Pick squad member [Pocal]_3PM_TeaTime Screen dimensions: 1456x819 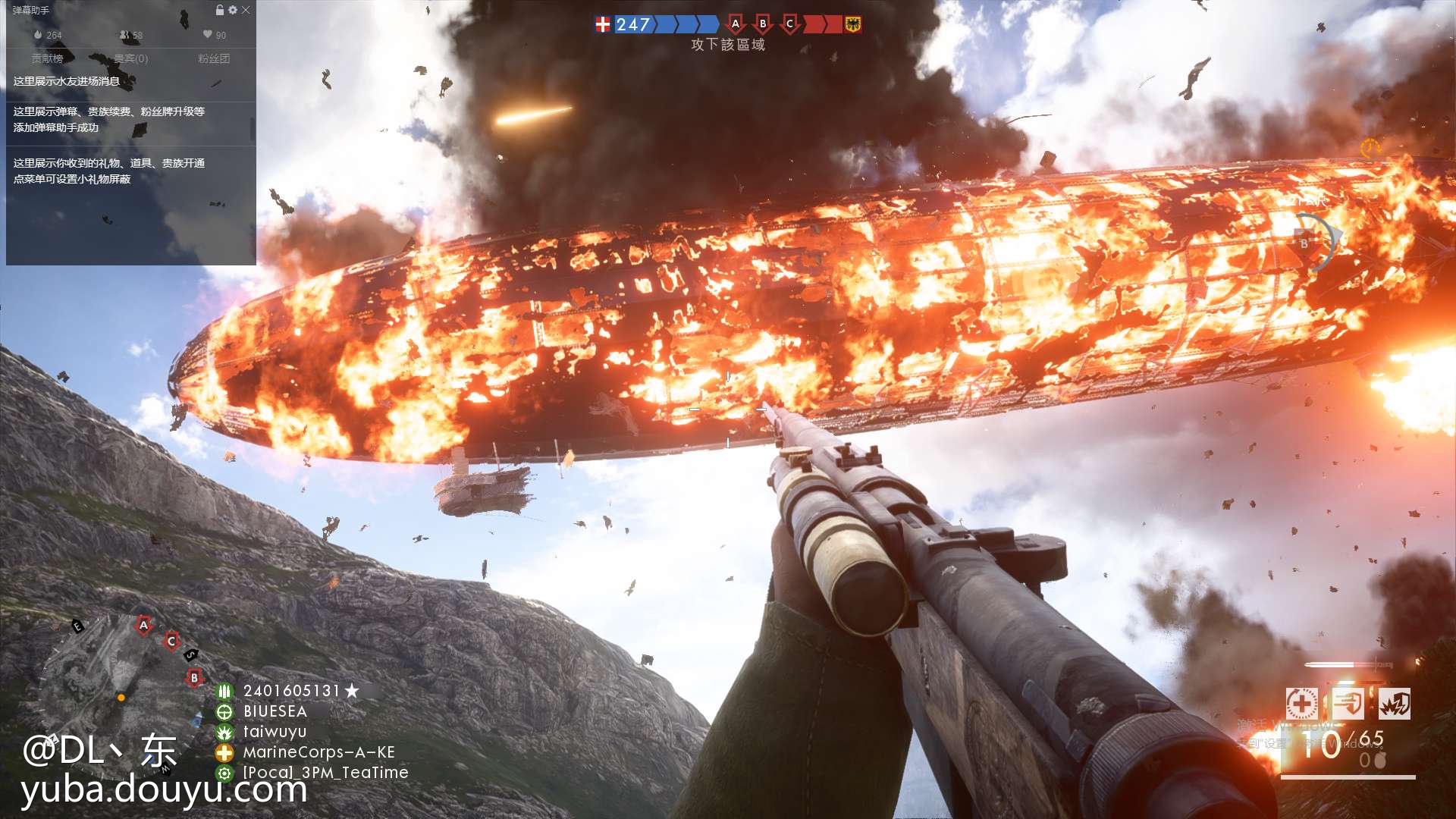point(325,773)
